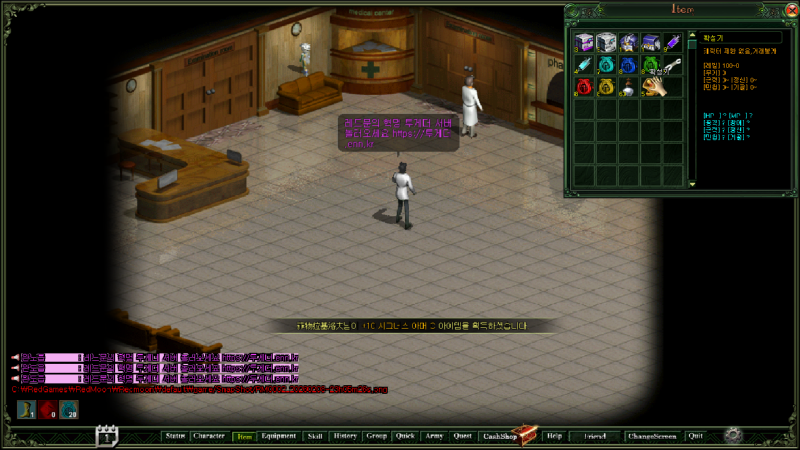Click the Quit button
This screenshot has width=800, height=450.
point(696,436)
